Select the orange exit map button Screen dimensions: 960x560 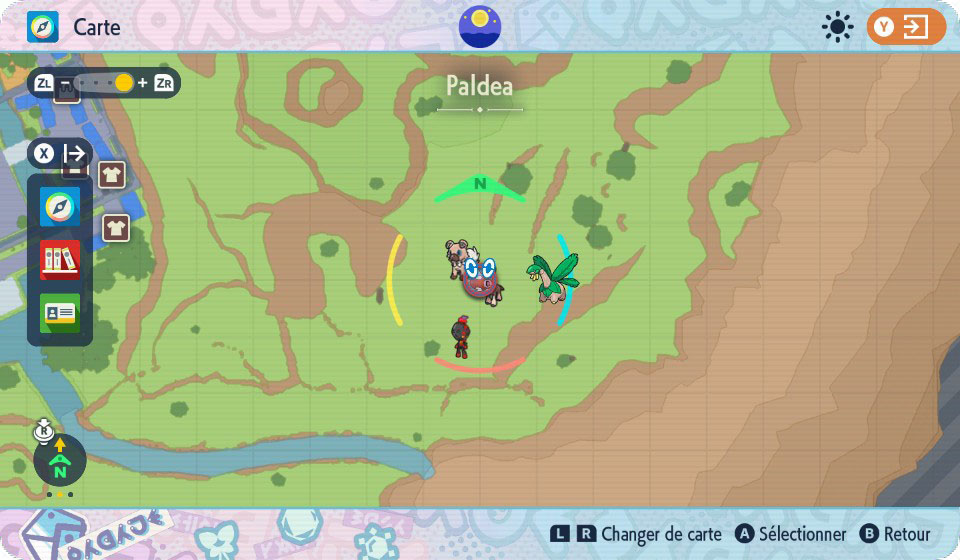(906, 27)
